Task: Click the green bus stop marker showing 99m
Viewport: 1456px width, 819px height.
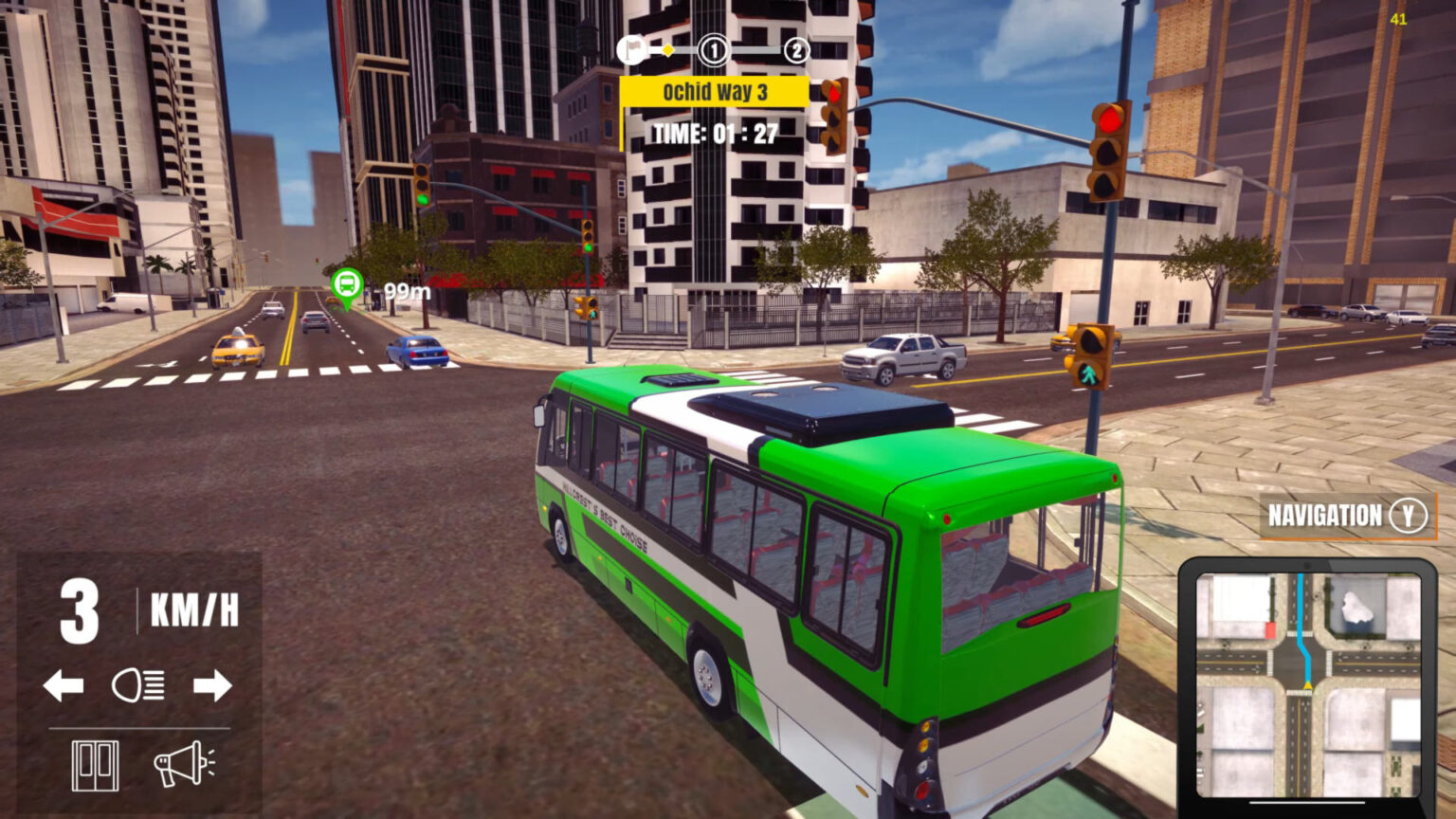Action: 347,284
